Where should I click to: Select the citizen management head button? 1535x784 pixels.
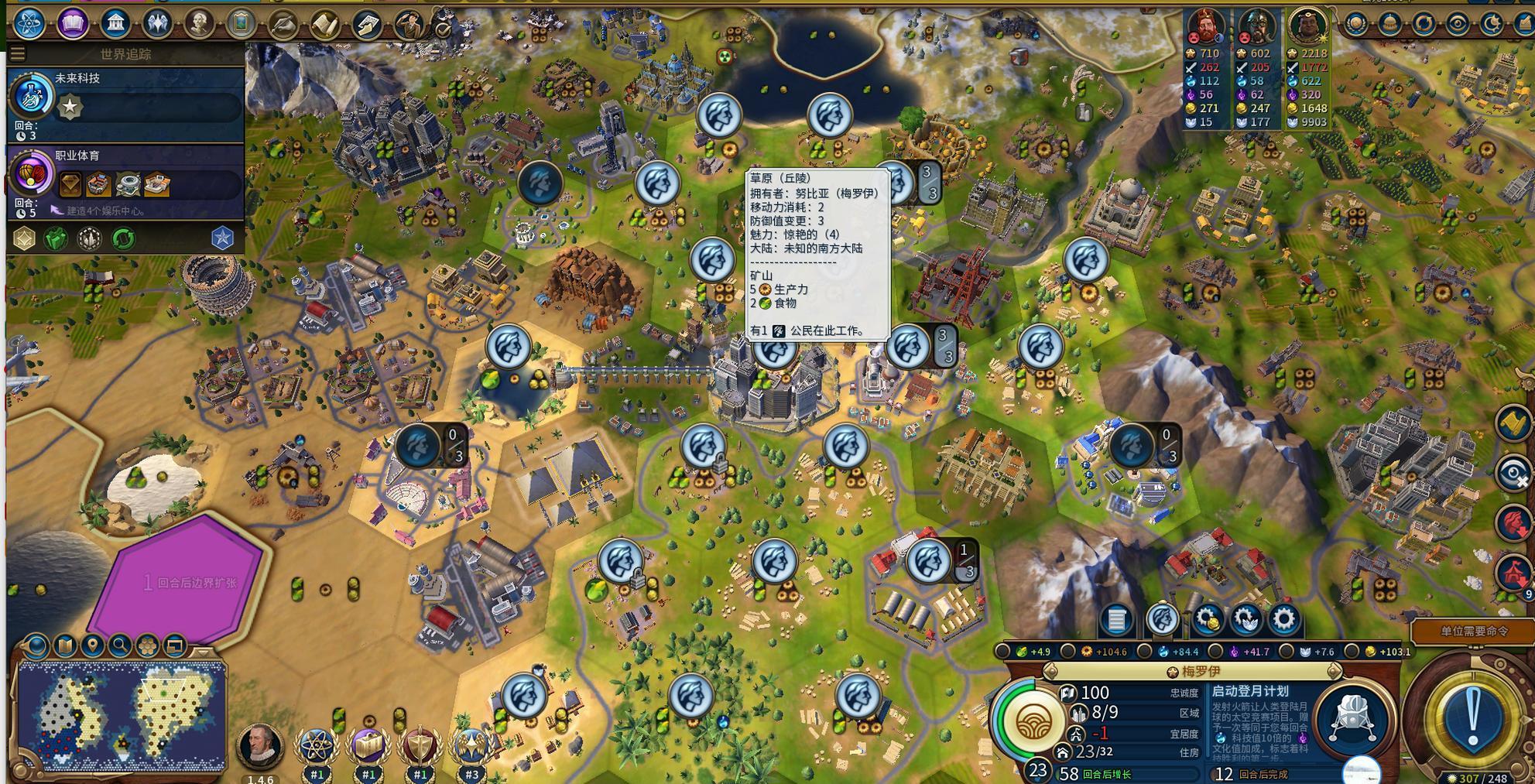[1161, 619]
